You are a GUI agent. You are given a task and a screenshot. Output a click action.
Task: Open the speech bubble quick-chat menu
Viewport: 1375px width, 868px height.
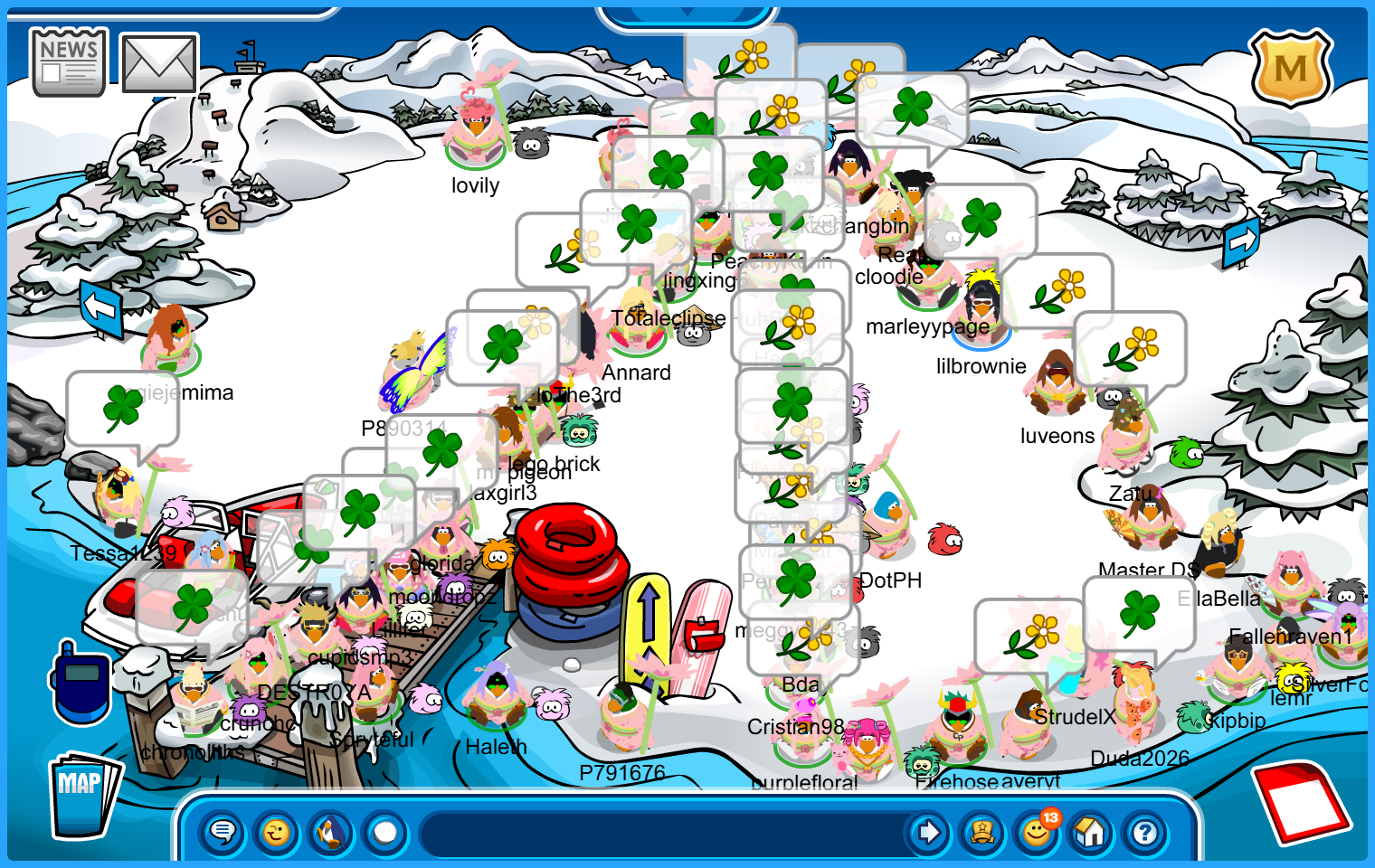coord(223,832)
